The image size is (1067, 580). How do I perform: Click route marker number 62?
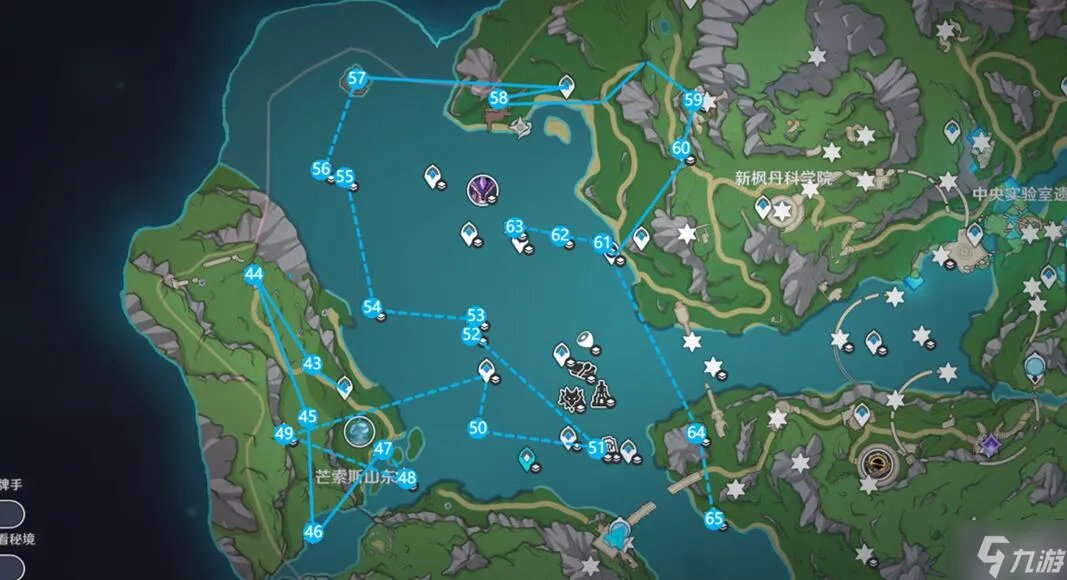(x=560, y=235)
